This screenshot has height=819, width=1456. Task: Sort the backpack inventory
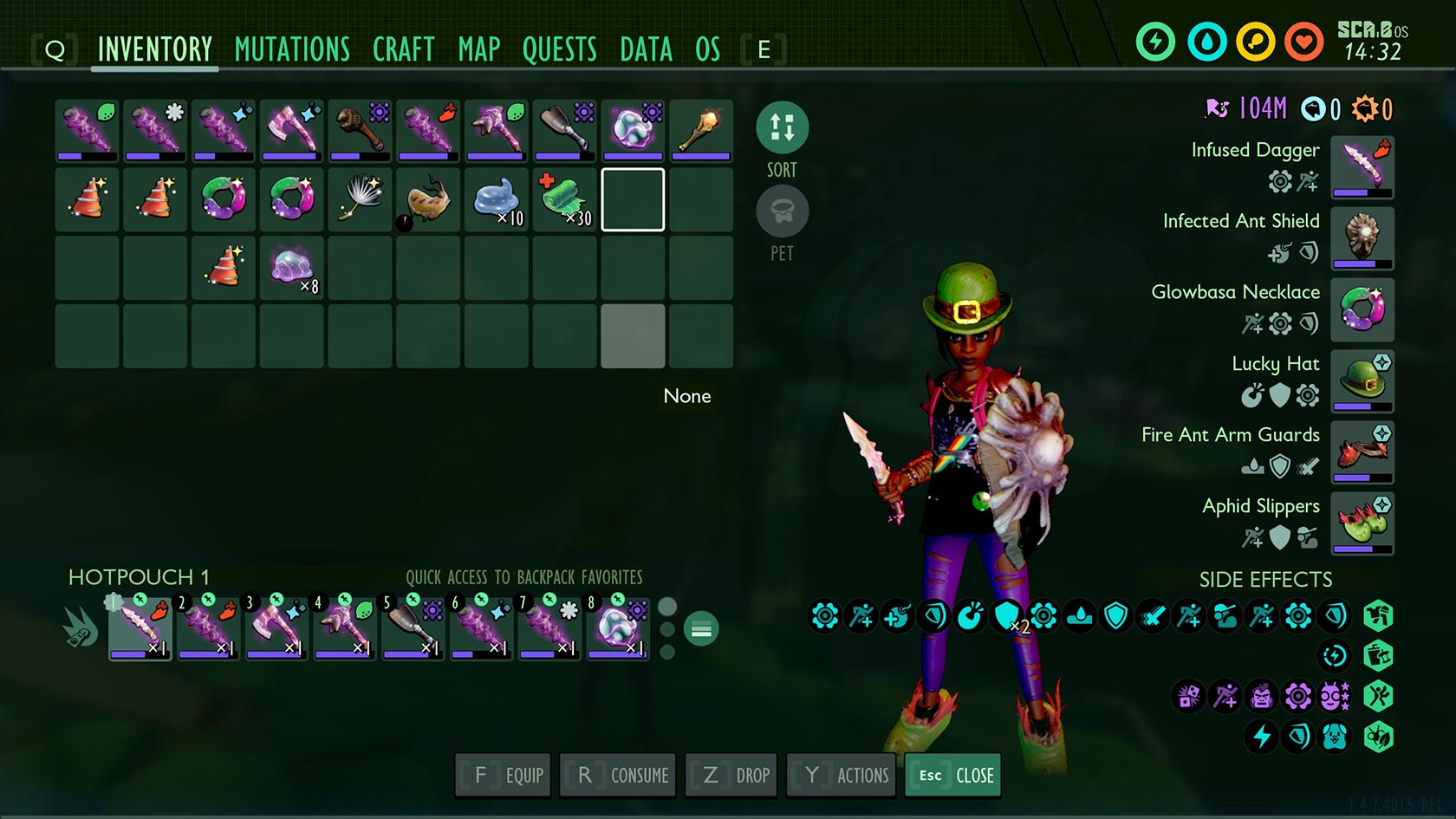[782, 127]
